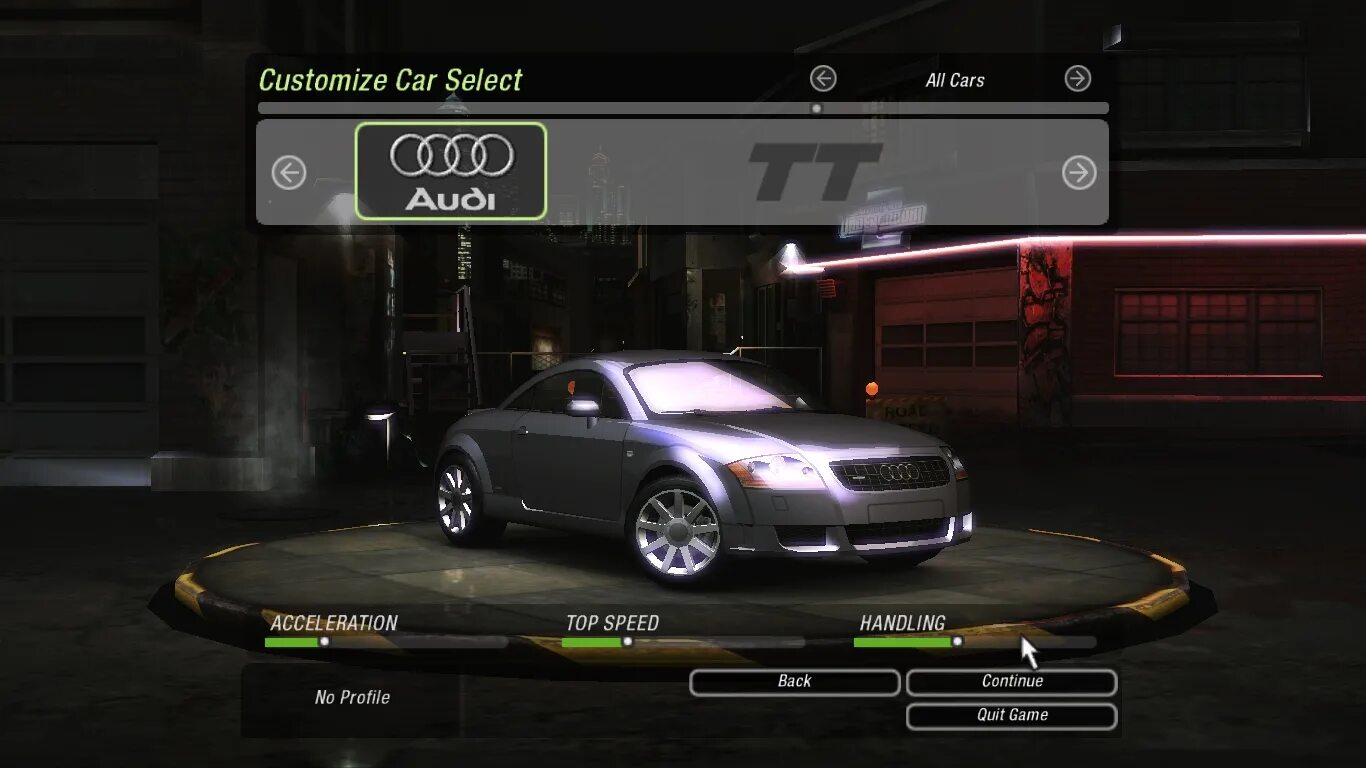Go Back to the previous menu
Screen dimensions: 1366x768
794,682
